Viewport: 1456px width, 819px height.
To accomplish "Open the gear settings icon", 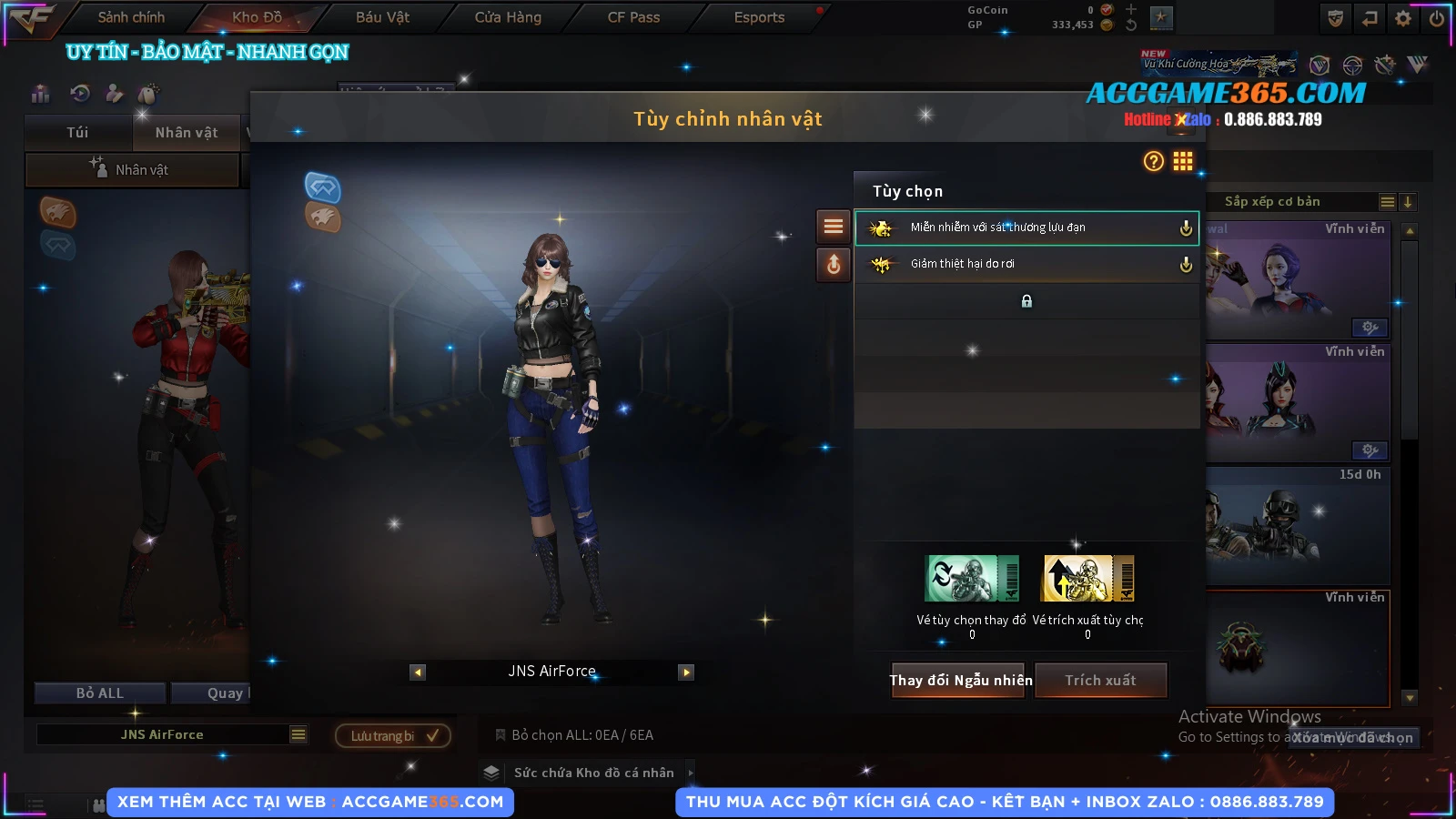I will coord(1403,18).
